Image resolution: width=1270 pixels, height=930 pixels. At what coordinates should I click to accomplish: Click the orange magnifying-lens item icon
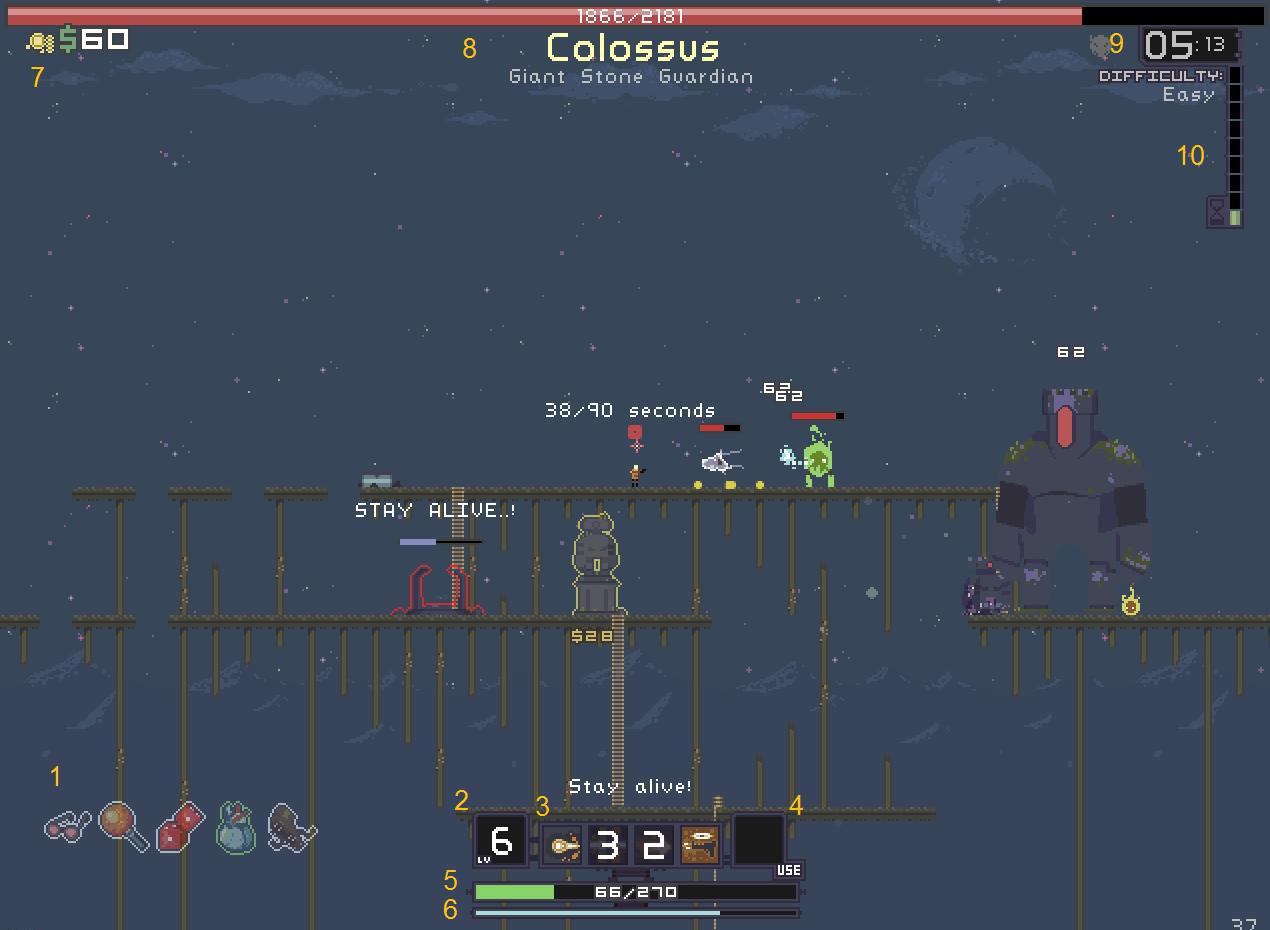123,826
